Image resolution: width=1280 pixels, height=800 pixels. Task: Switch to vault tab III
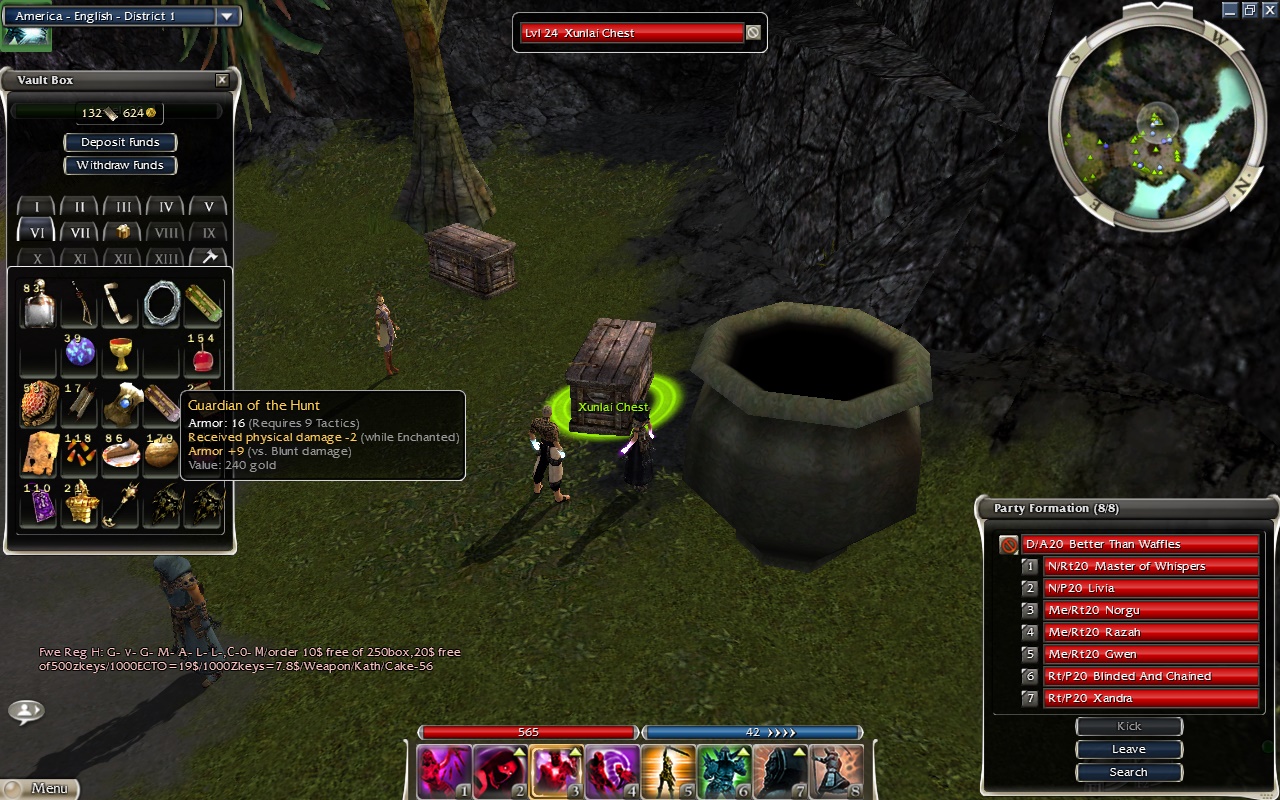point(123,207)
